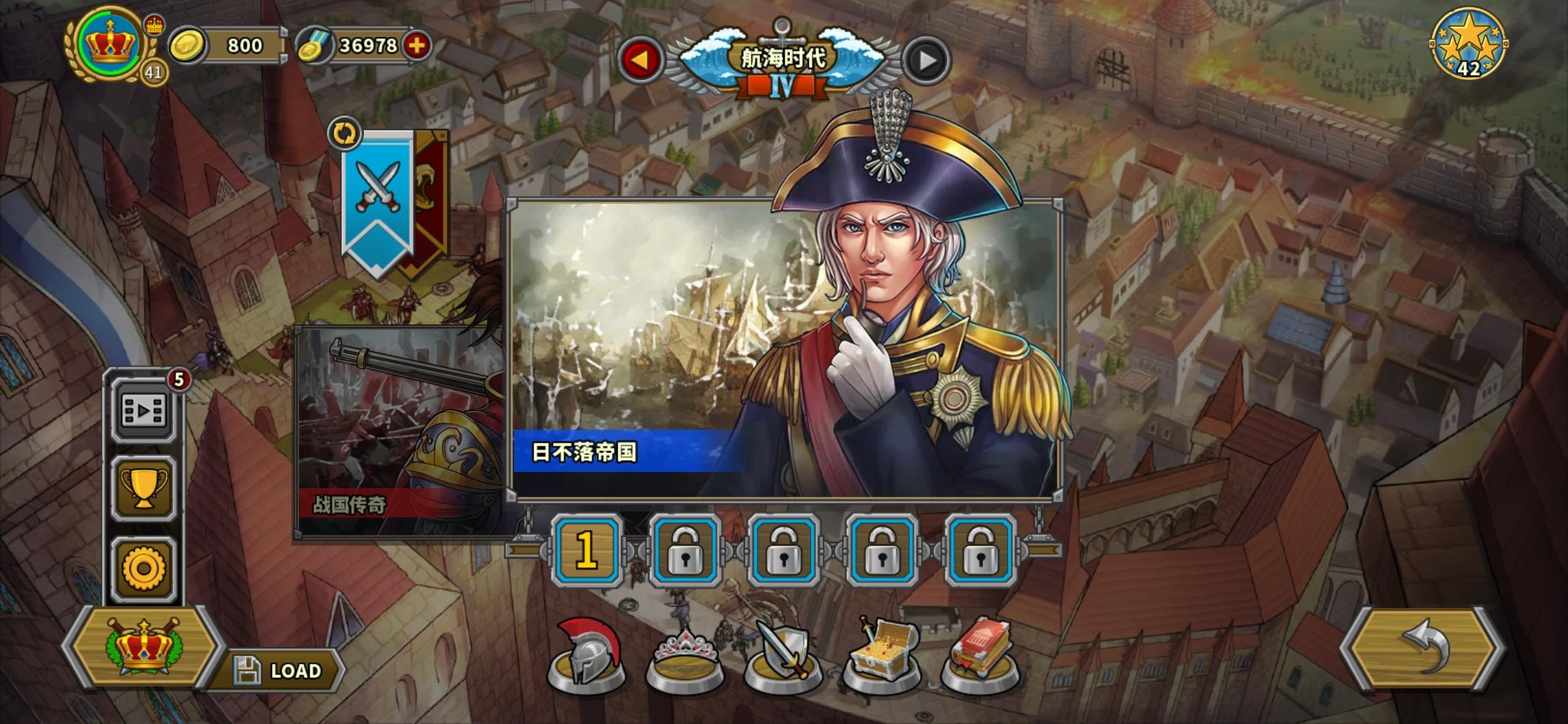Tap the LOAD button
Viewport: 1568px width, 724px height.
coord(284,668)
